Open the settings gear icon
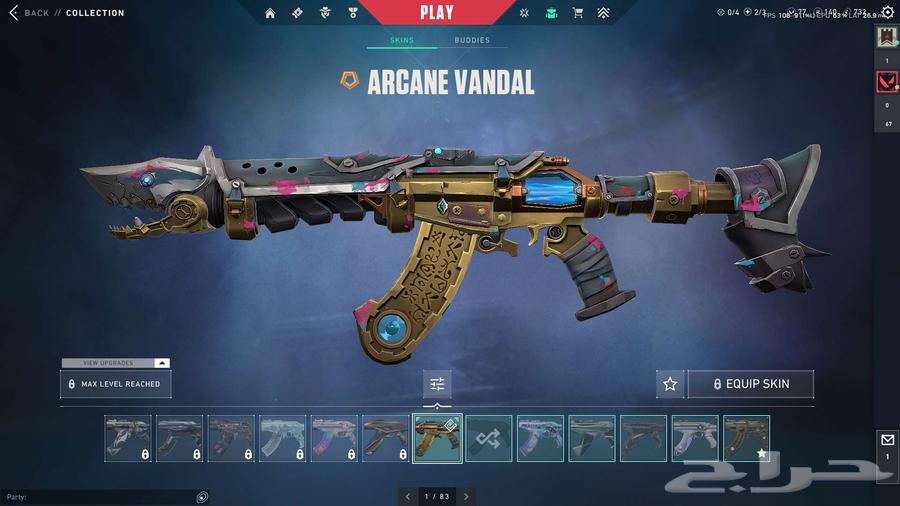Image resolution: width=900 pixels, height=506 pixels. point(887,13)
